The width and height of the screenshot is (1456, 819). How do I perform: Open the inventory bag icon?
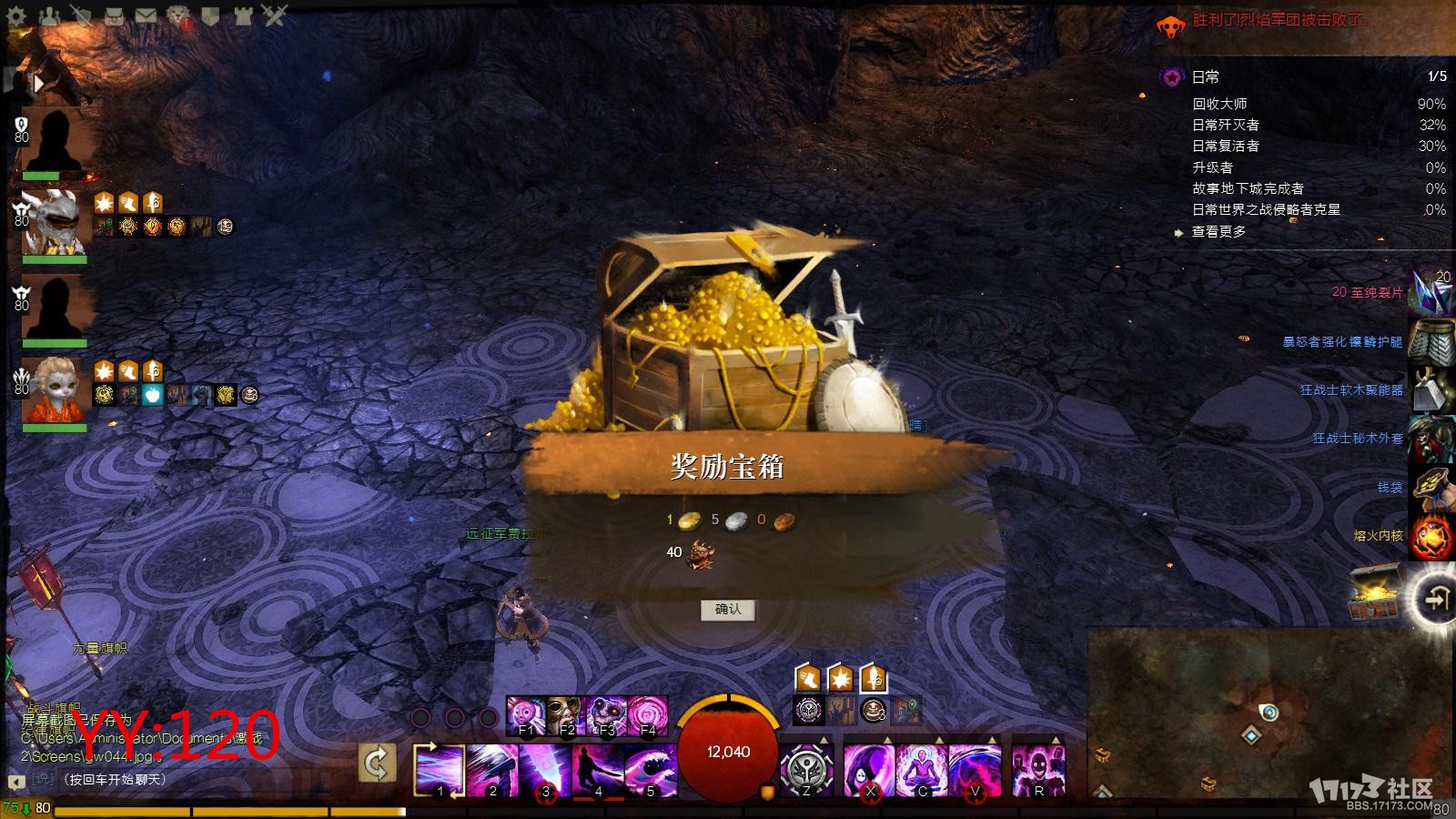click(114, 15)
